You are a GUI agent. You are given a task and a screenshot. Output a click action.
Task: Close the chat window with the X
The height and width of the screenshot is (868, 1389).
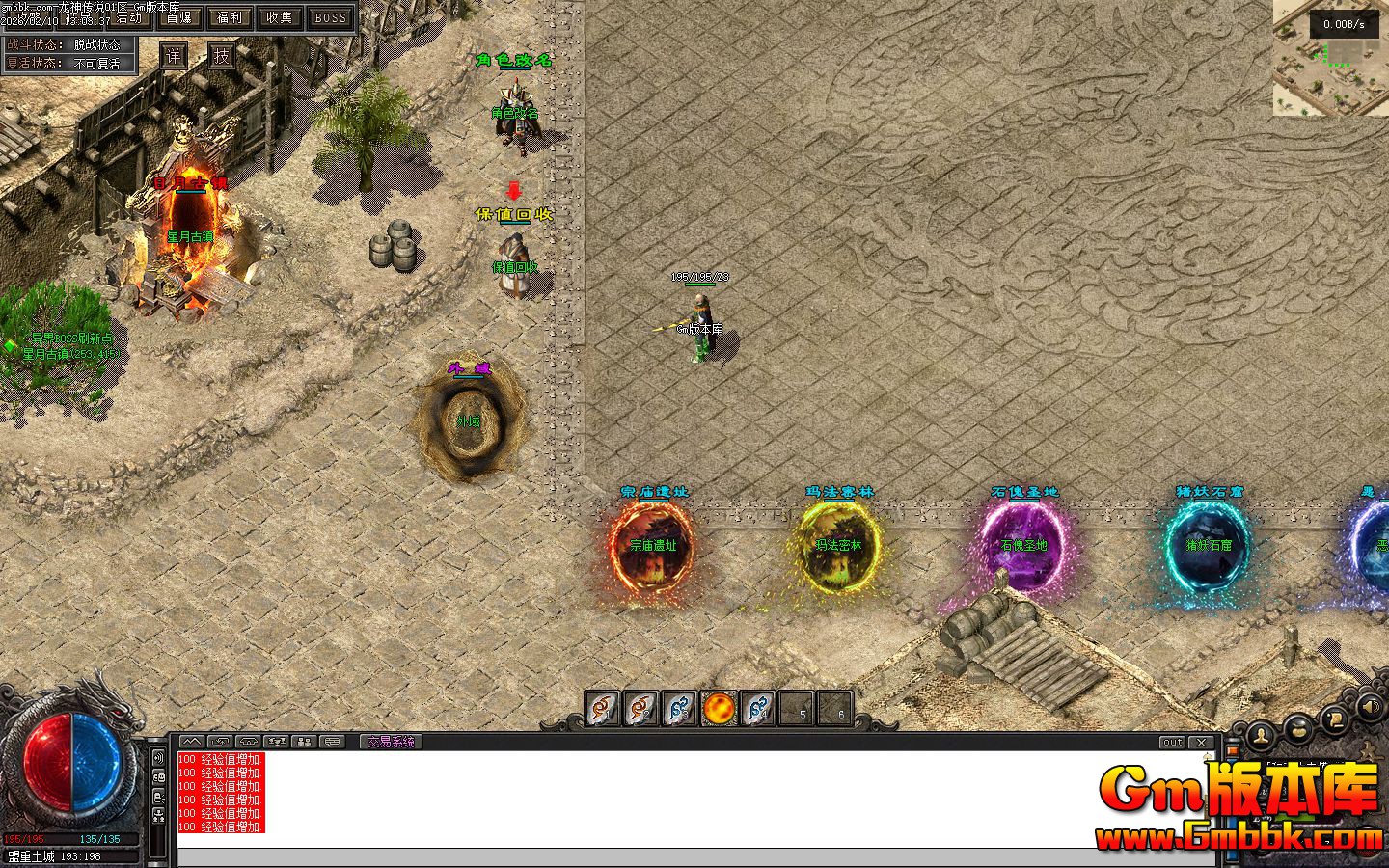1201,742
